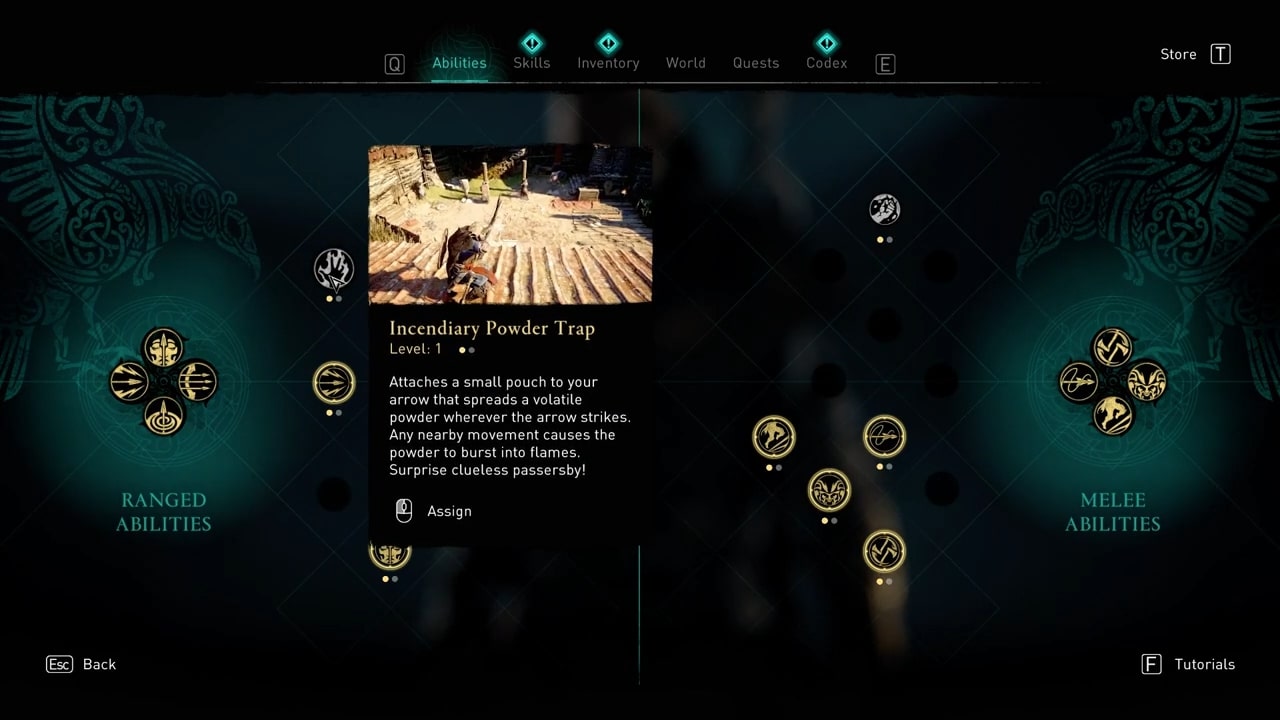Open the Skills tab
The height and width of the screenshot is (720, 1280).
[x=531, y=62]
